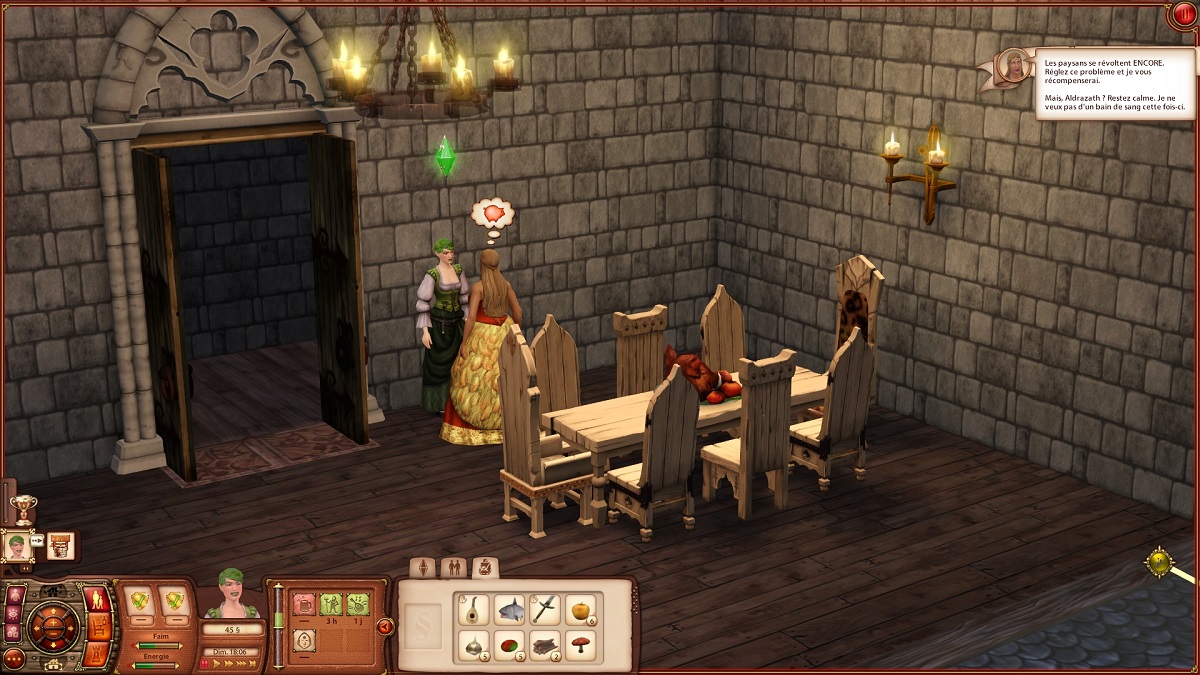Viewport: 1200px width, 675px height.
Task: Click the beer mug moodlet icon
Action: (x=304, y=604)
